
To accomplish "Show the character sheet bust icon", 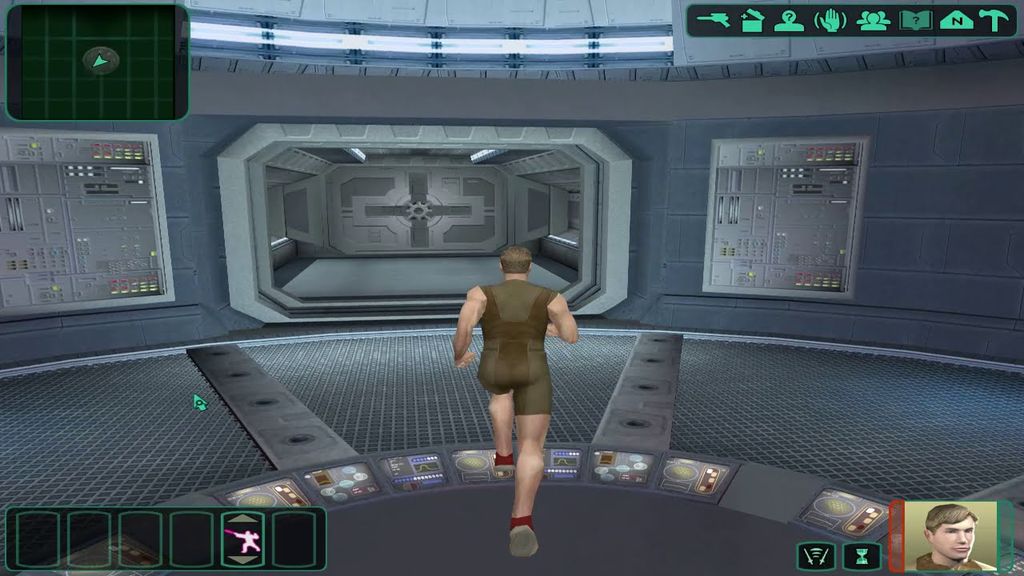I will pos(789,20).
